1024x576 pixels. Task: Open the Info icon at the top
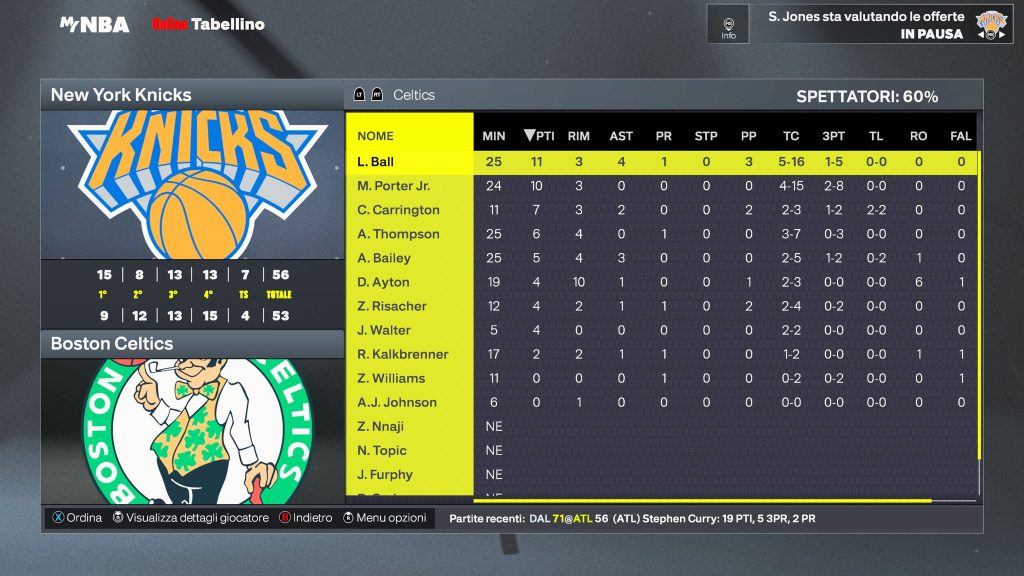pyautogui.click(x=728, y=25)
